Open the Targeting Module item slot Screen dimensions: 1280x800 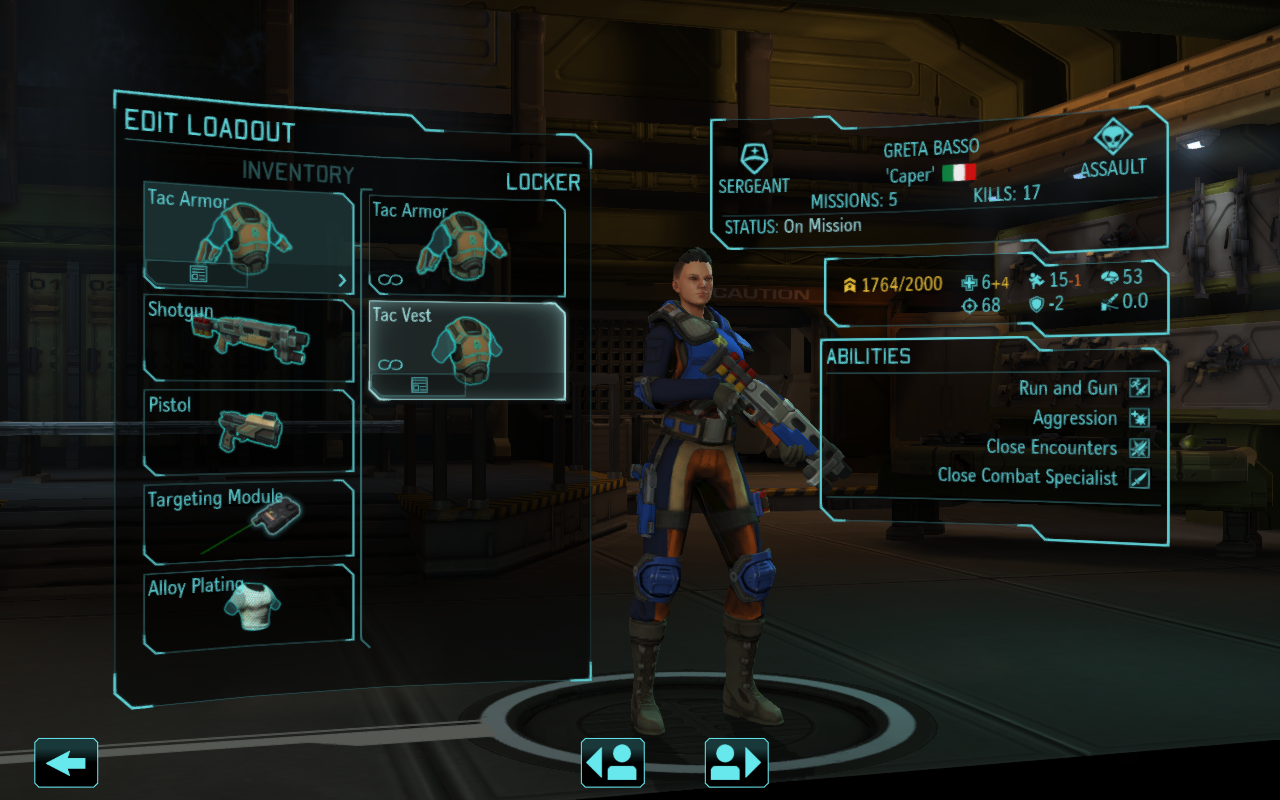coord(249,522)
